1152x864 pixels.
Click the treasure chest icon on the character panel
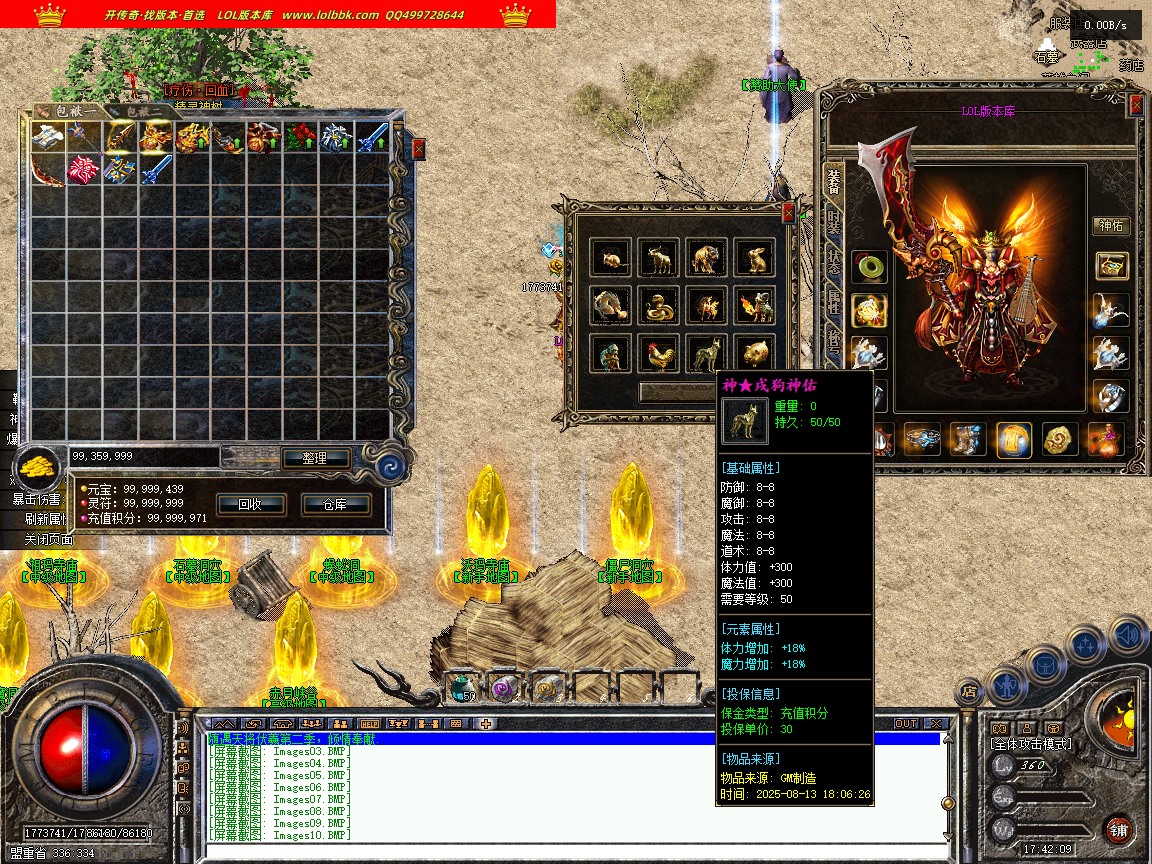1111,265
